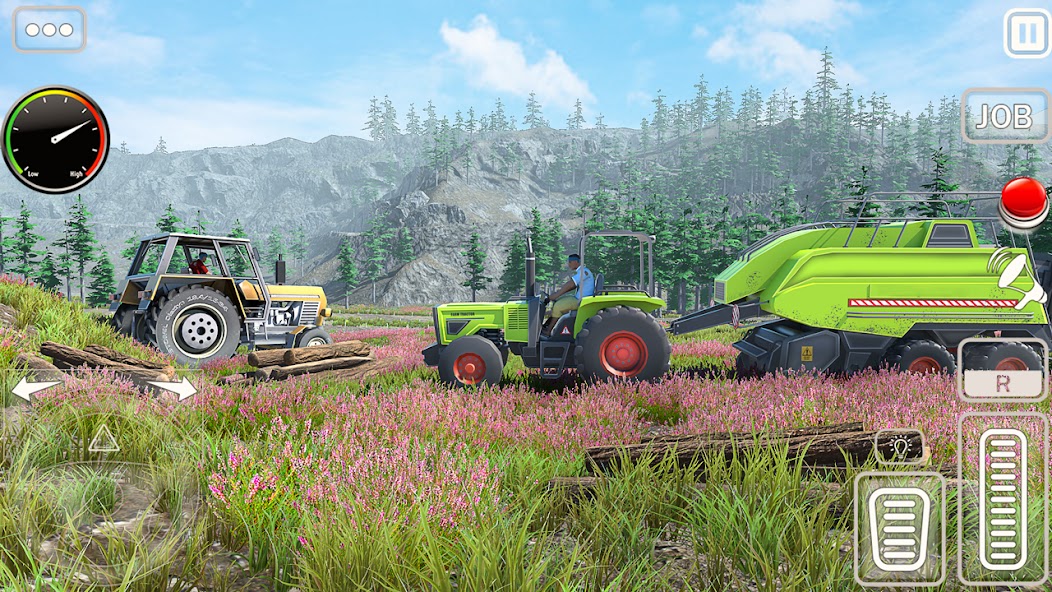Open the three-dots options menu

49,29
